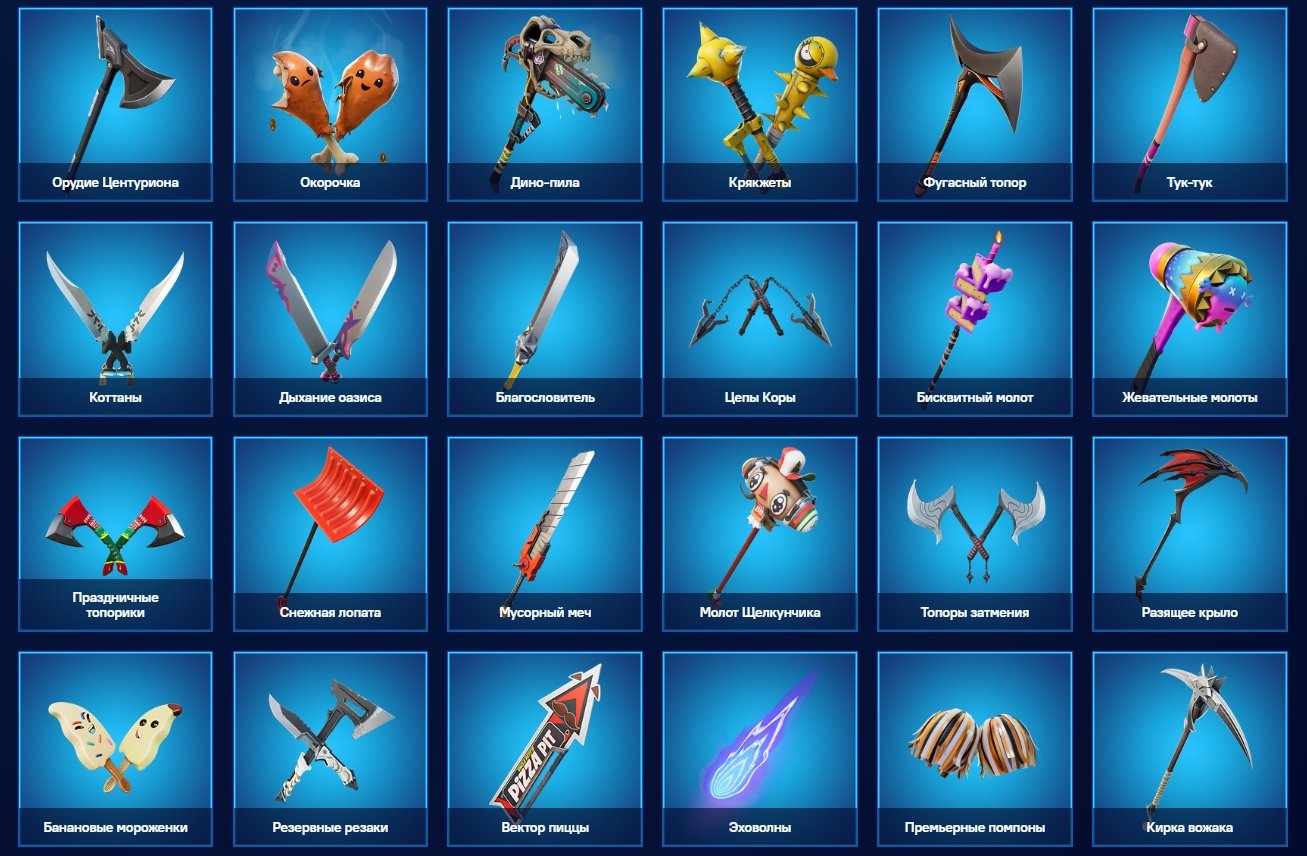Select the Цепы Коры flails
The height and width of the screenshot is (856, 1307).
tap(758, 310)
